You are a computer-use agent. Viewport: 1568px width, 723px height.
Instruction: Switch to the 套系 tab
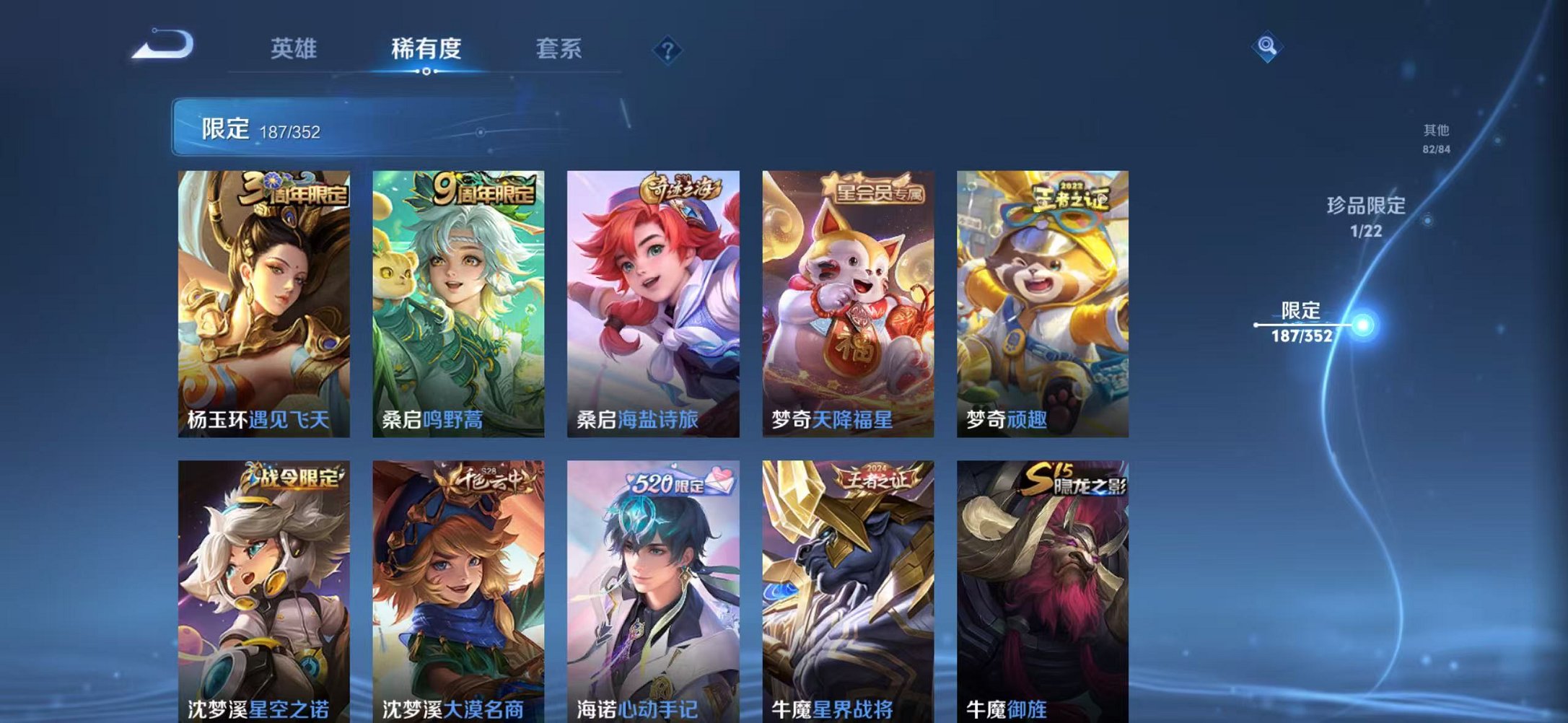pyautogui.click(x=560, y=49)
